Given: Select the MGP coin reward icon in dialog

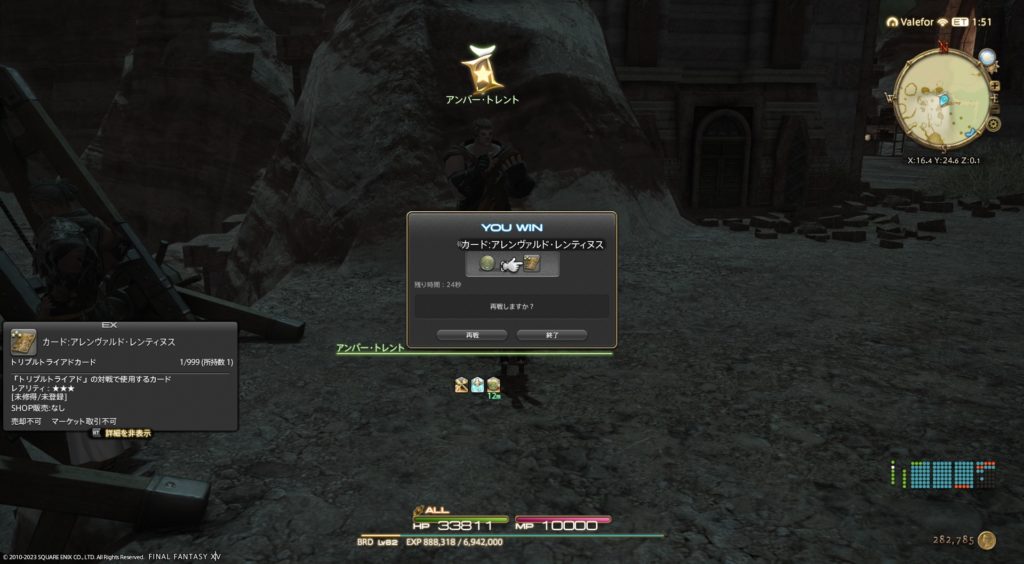Looking at the screenshot, I should pos(489,264).
